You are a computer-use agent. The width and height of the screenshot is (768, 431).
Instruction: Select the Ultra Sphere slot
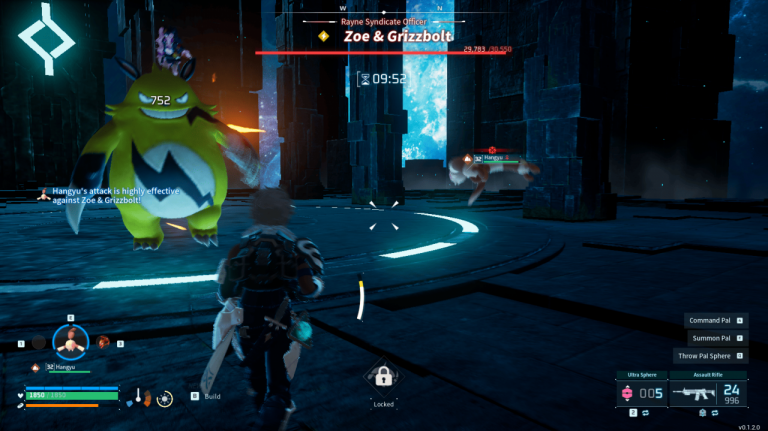pos(642,393)
